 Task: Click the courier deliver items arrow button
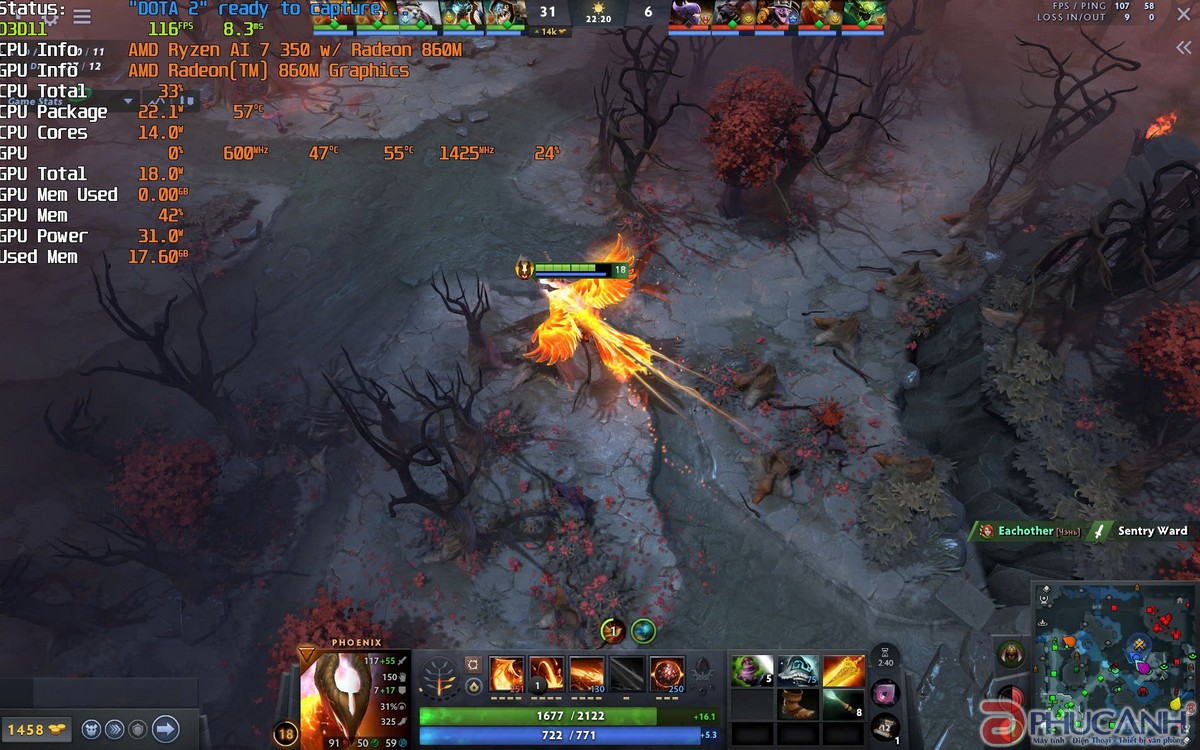(x=165, y=728)
